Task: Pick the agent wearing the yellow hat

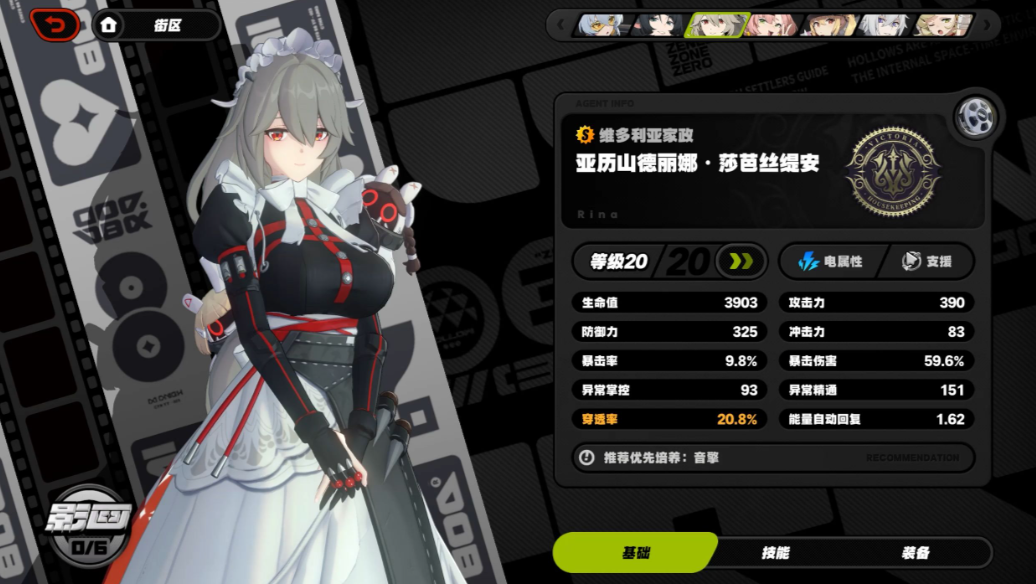Action: point(830,24)
